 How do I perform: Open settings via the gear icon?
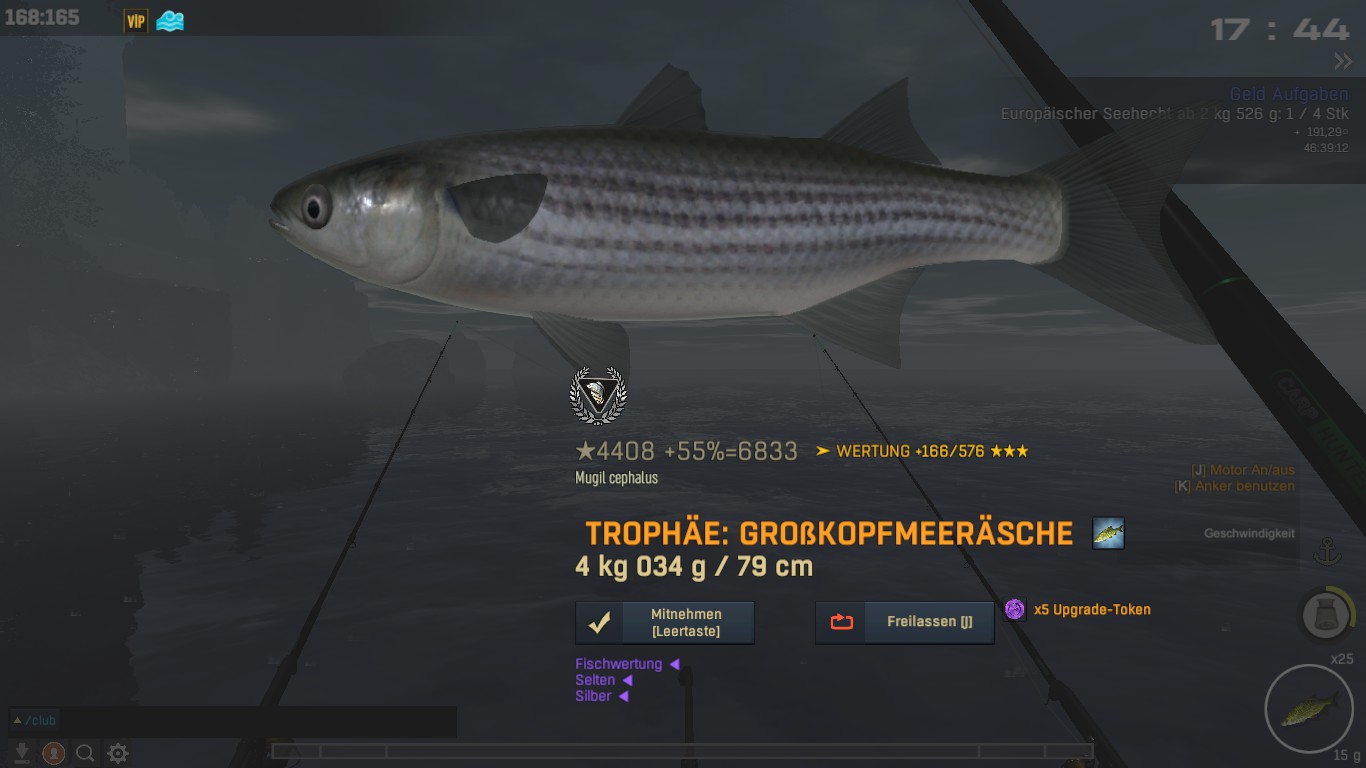point(118,753)
